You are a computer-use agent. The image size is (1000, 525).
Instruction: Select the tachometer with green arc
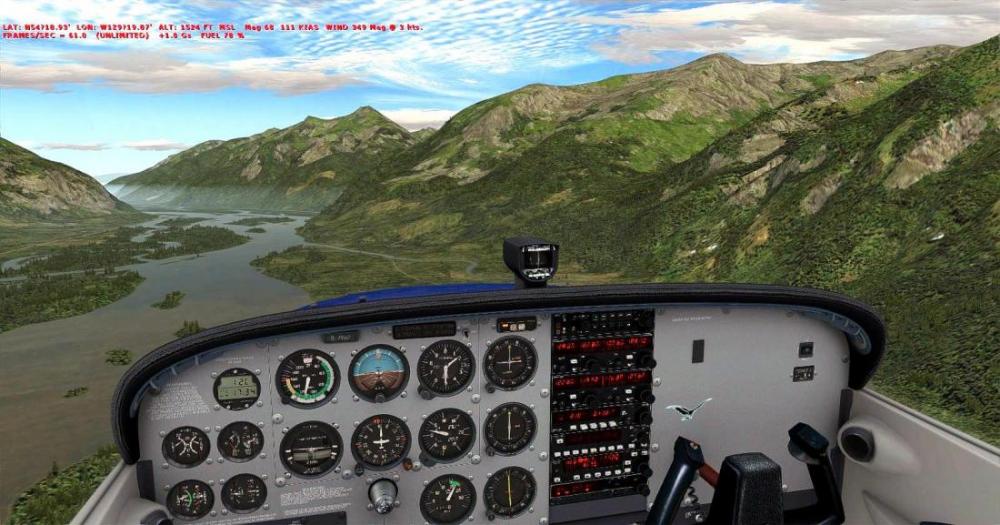(448, 497)
